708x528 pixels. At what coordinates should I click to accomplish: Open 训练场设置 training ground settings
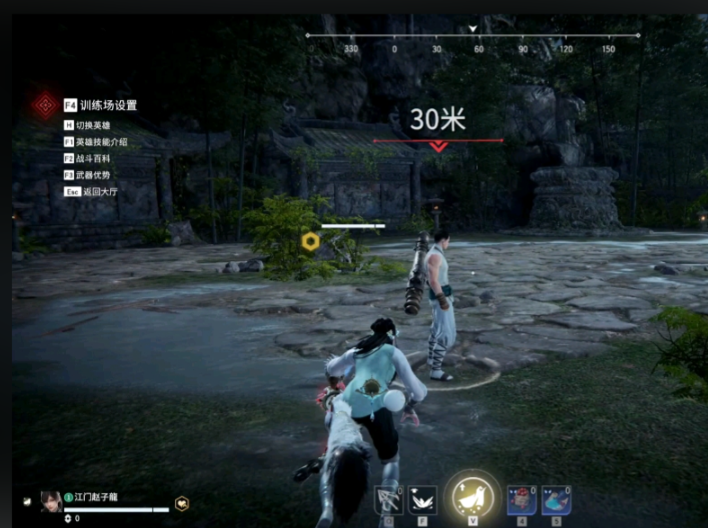click(x=108, y=105)
